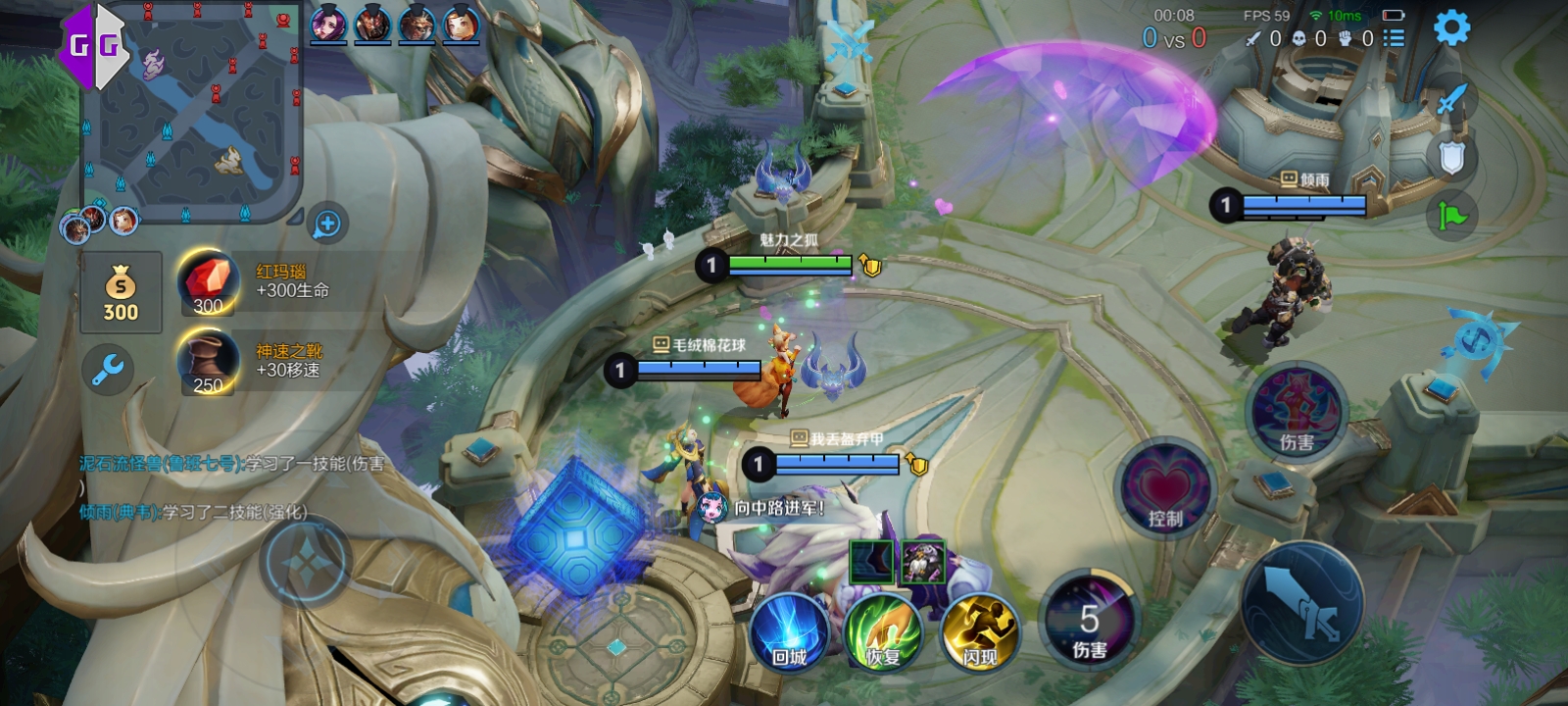The width and height of the screenshot is (1568, 706).
Task: Open the shop via gold coin button
Action: (x=121, y=292)
